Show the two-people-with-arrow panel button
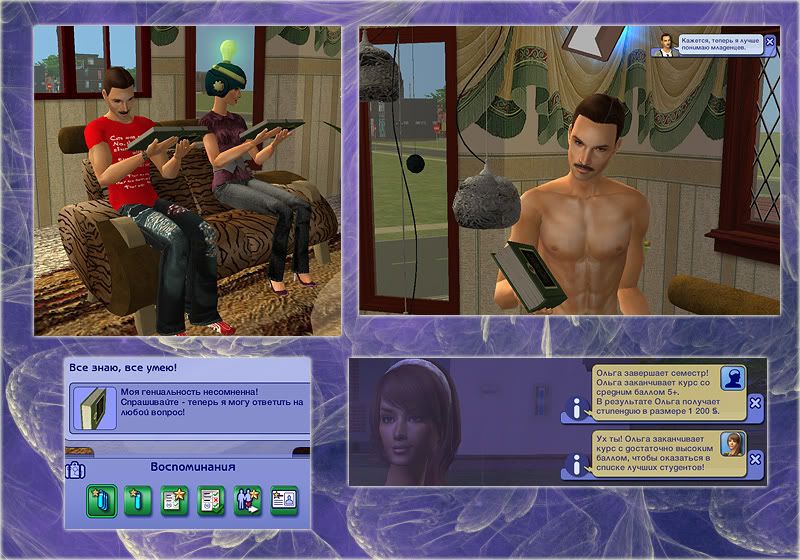 click(245, 500)
